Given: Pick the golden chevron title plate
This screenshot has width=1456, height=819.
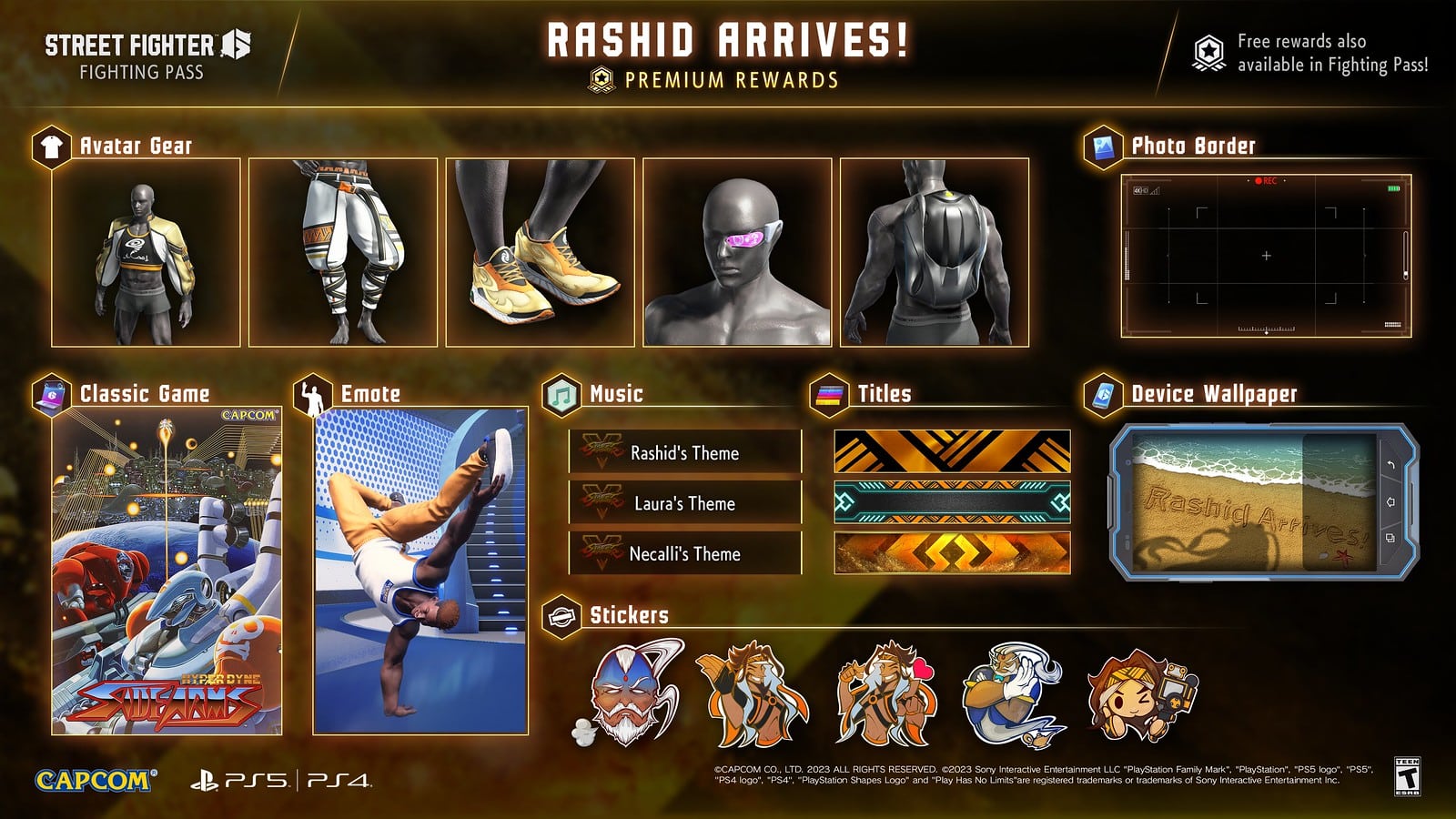Looking at the screenshot, I should 952,553.
